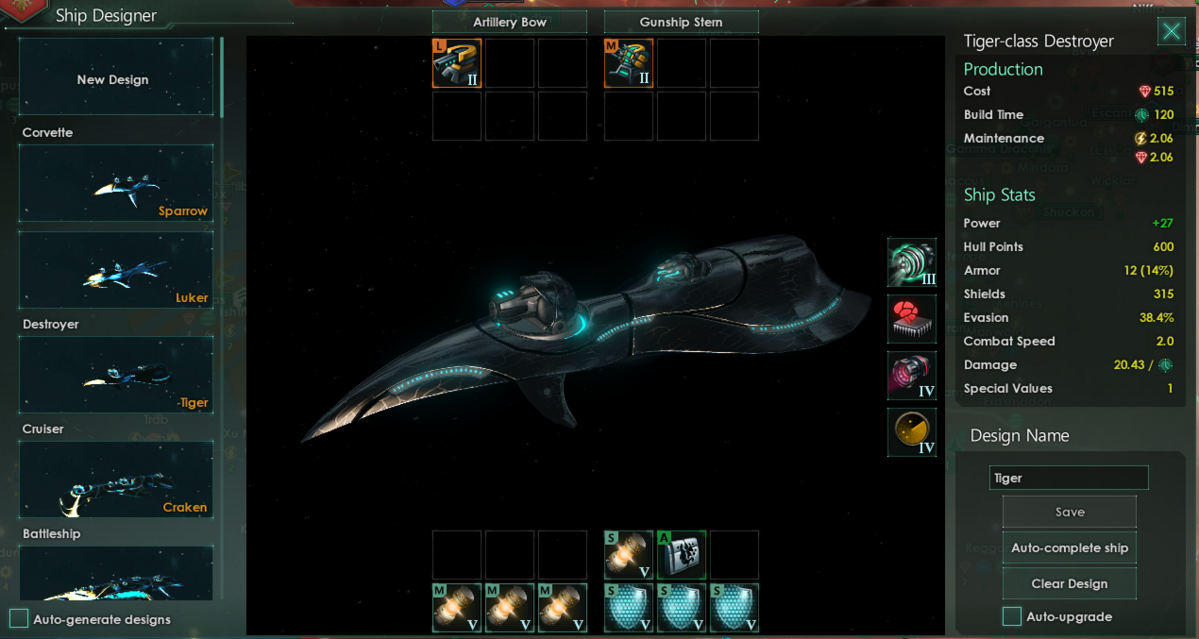This screenshot has height=639, width=1199.
Task: Select the Sparrow corvette design
Action: click(x=115, y=184)
